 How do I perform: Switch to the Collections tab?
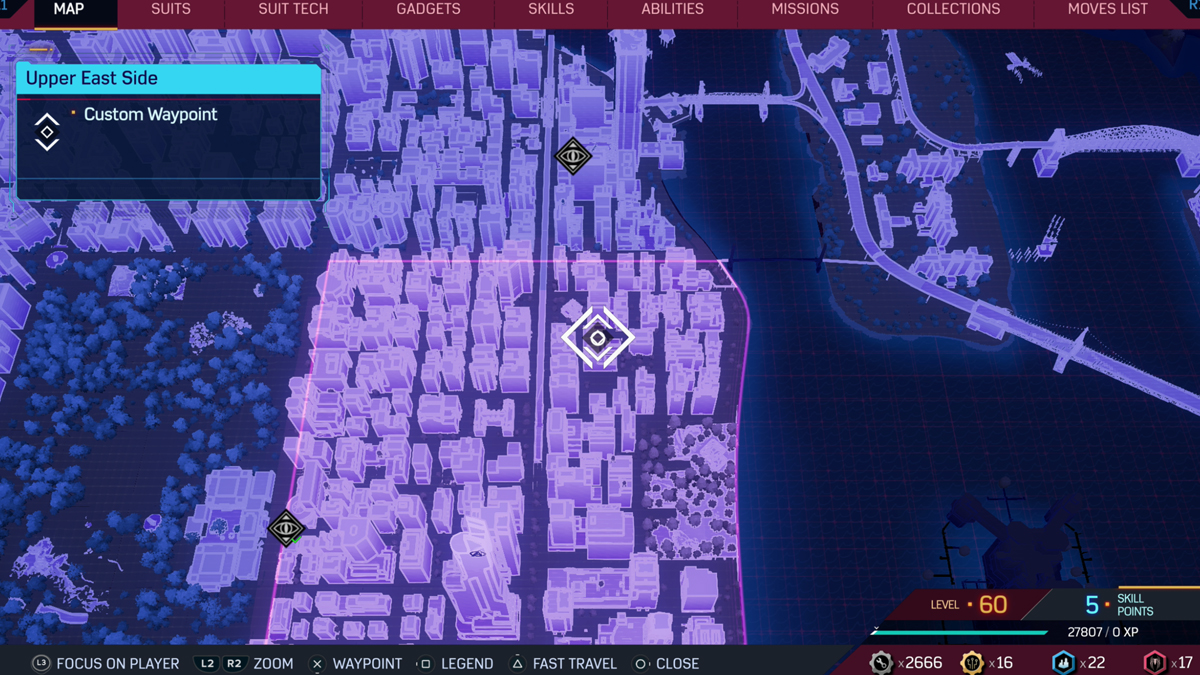click(953, 10)
